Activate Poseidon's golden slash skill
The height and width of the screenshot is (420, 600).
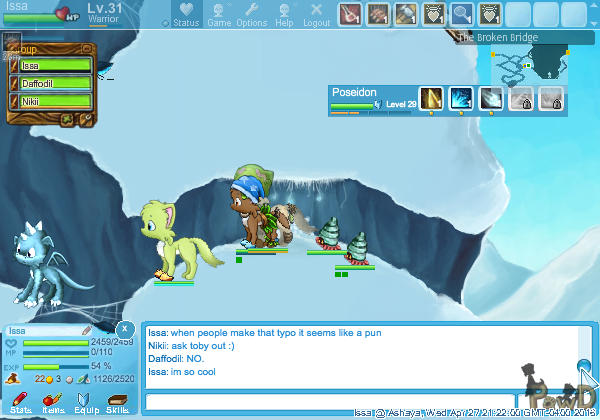click(431, 98)
